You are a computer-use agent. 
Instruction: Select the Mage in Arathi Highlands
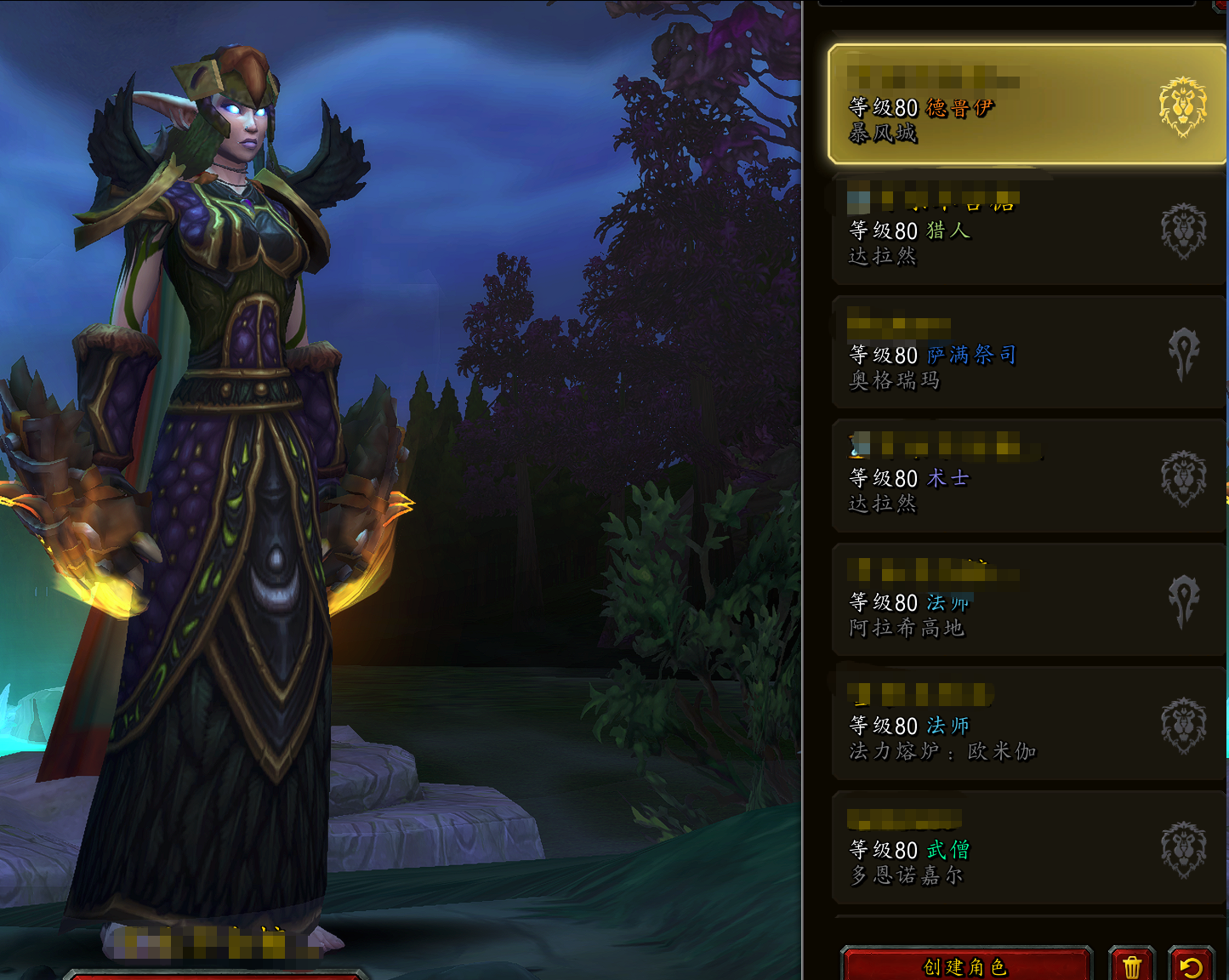click(x=1004, y=601)
